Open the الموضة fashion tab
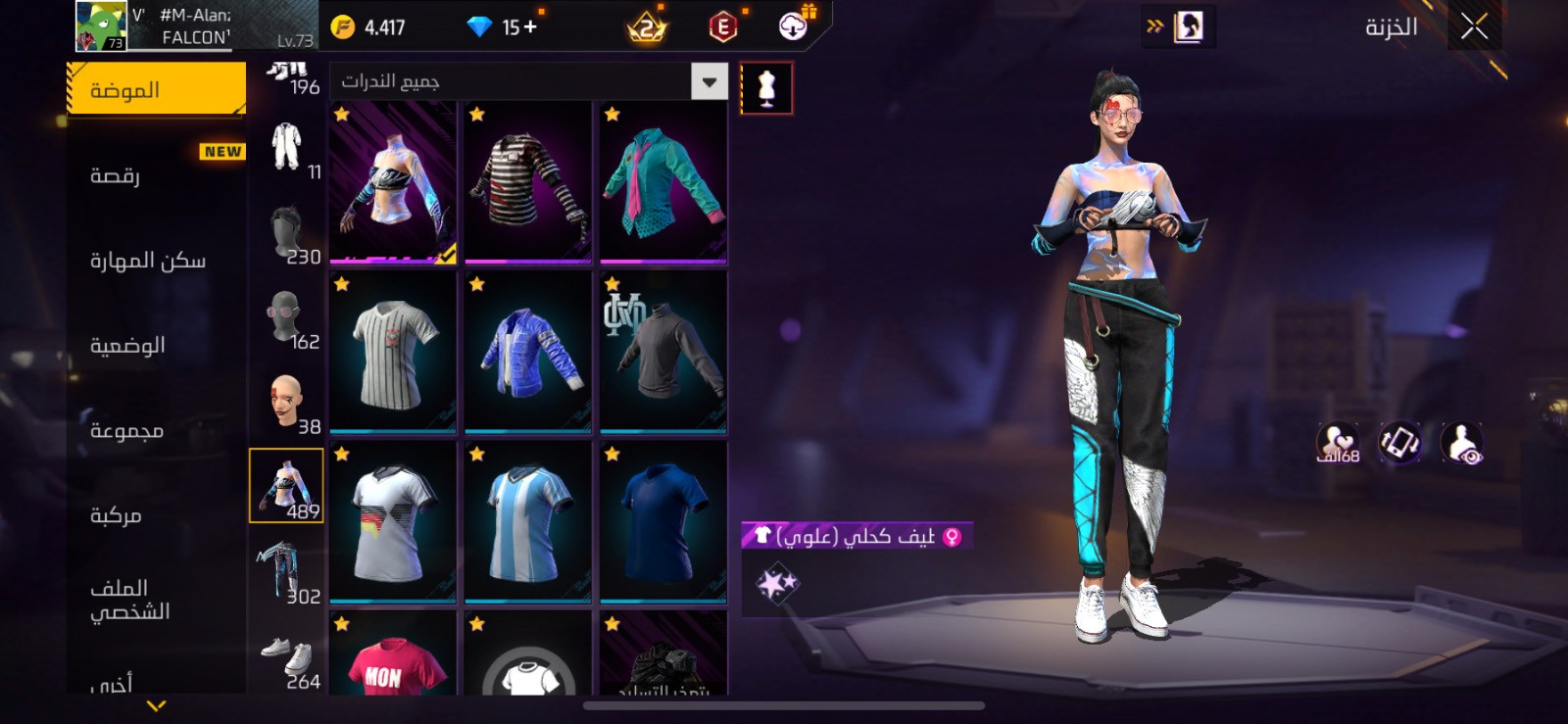1568x724 pixels. click(x=157, y=90)
